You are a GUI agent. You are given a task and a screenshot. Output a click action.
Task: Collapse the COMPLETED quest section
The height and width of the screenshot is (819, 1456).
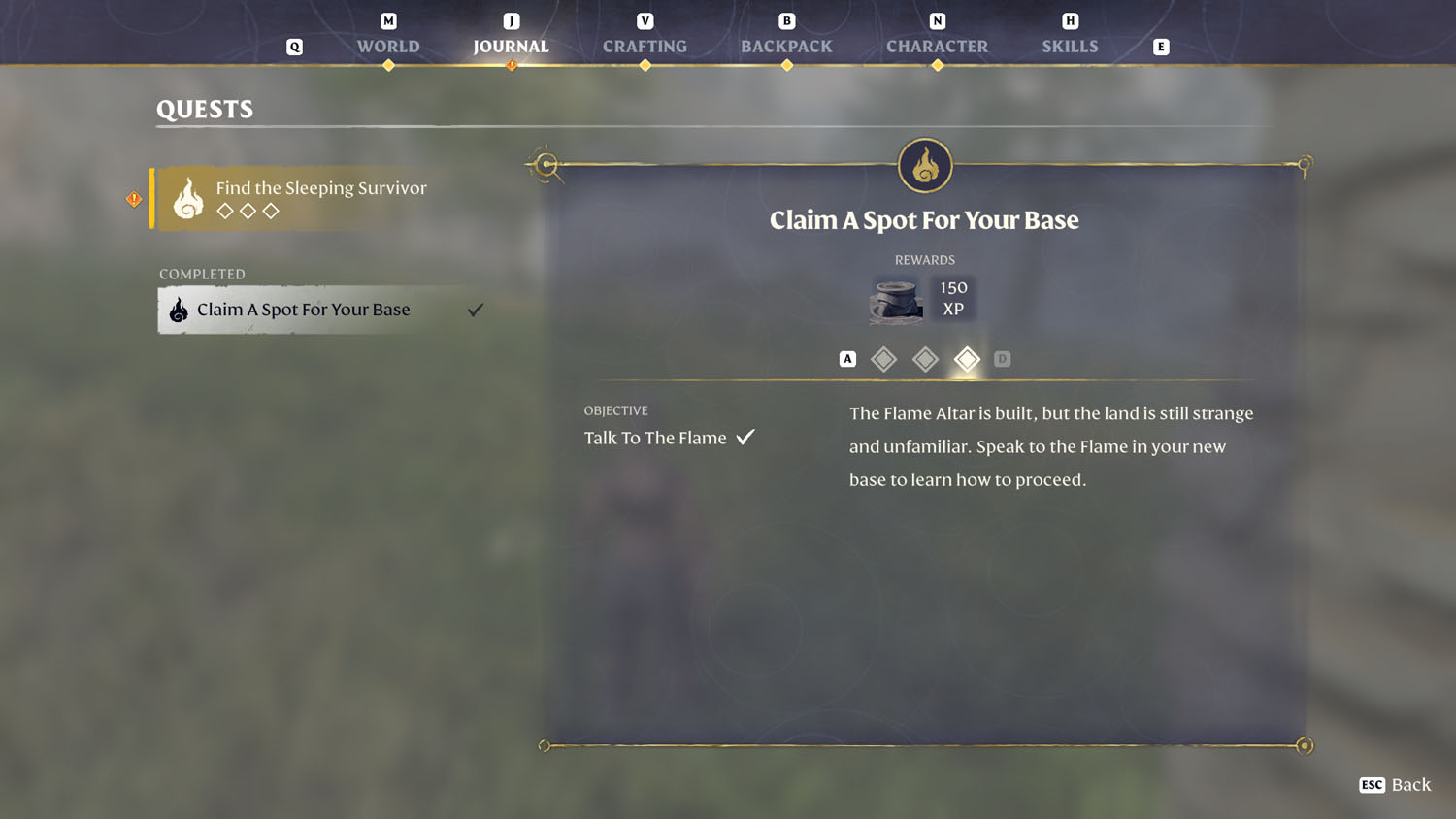tap(202, 274)
